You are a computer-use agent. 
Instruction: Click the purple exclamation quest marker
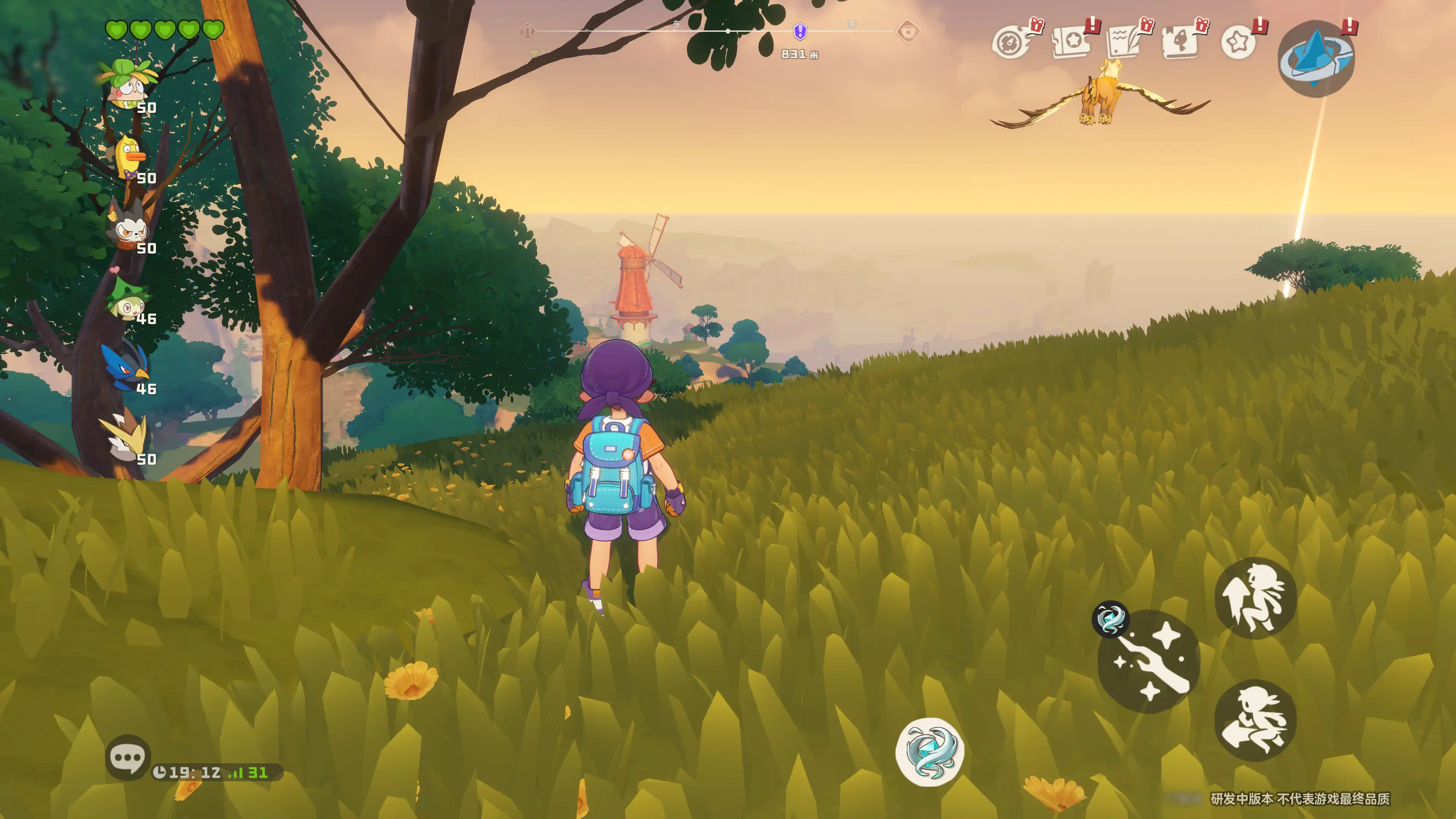(800, 31)
